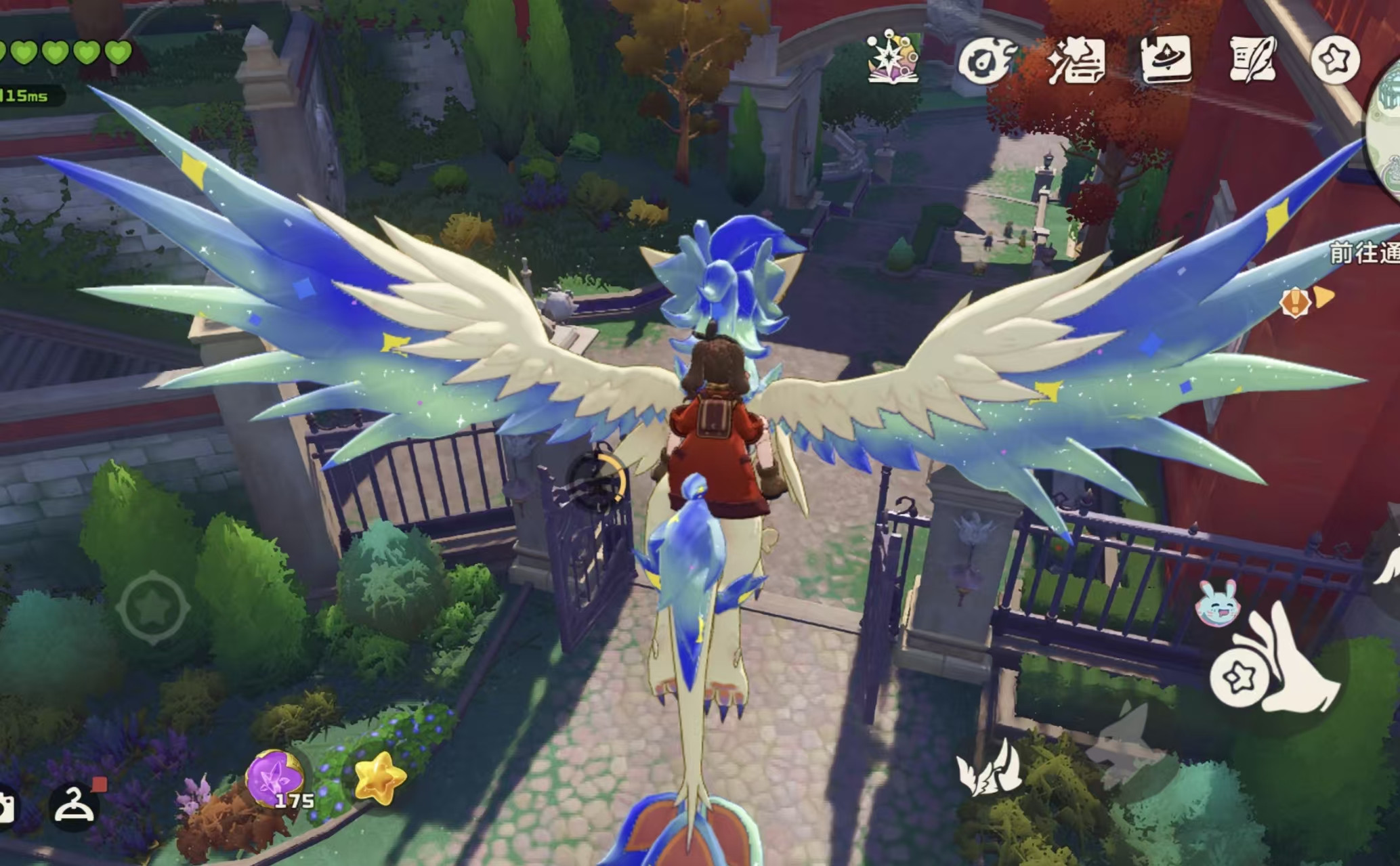Open the magic wand scroll menu

1077,60
